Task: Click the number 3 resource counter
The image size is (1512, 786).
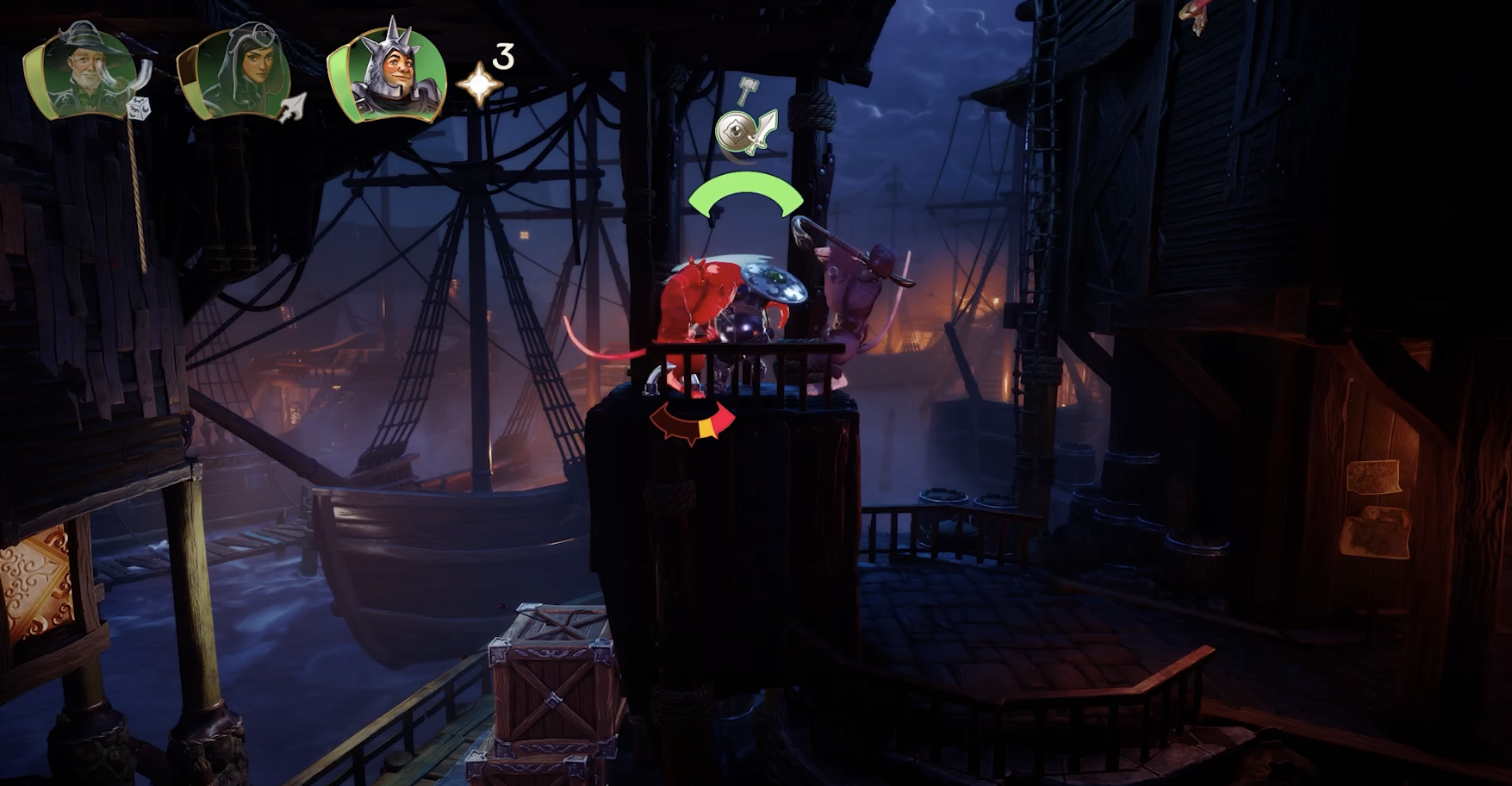Action: [502, 59]
